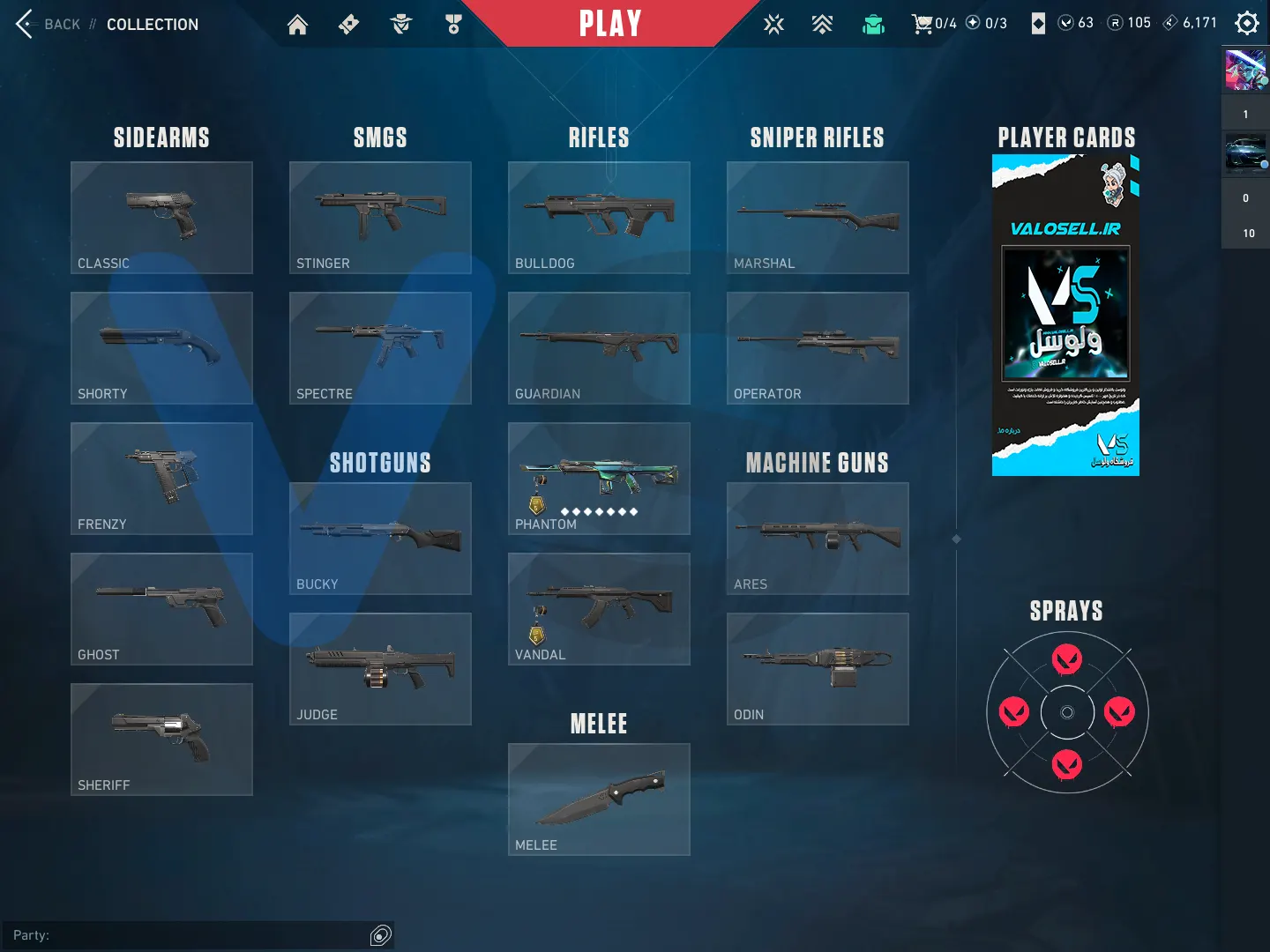Choose the Shorty sidearm tile
The width and height of the screenshot is (1270, 952).
coord(161,348)
